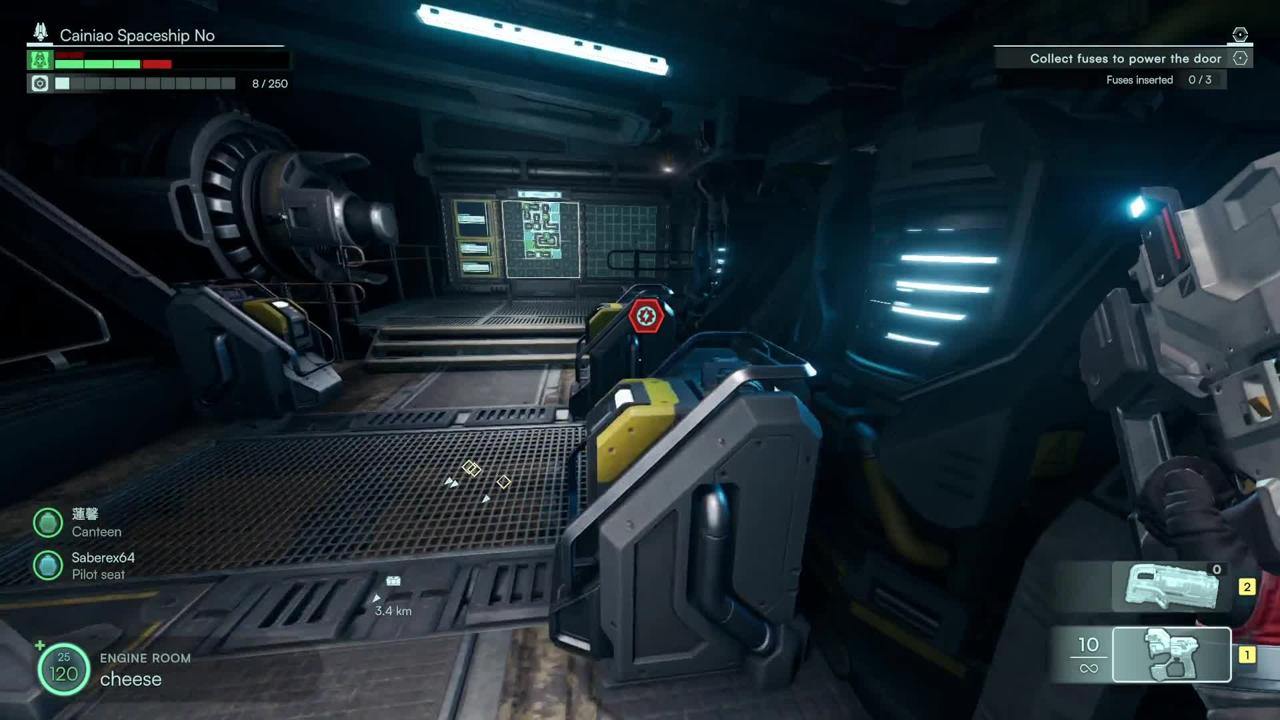This screenshot has height=720, width=1280.
Task: Select teammate Saberex64 in the squad list
Action: click(x=48, y=565)
